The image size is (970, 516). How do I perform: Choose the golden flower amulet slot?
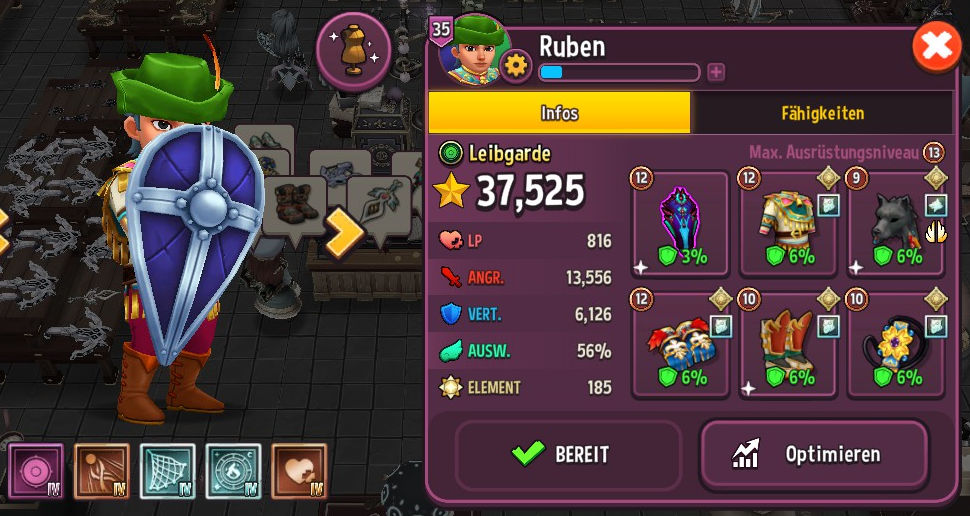895,343
